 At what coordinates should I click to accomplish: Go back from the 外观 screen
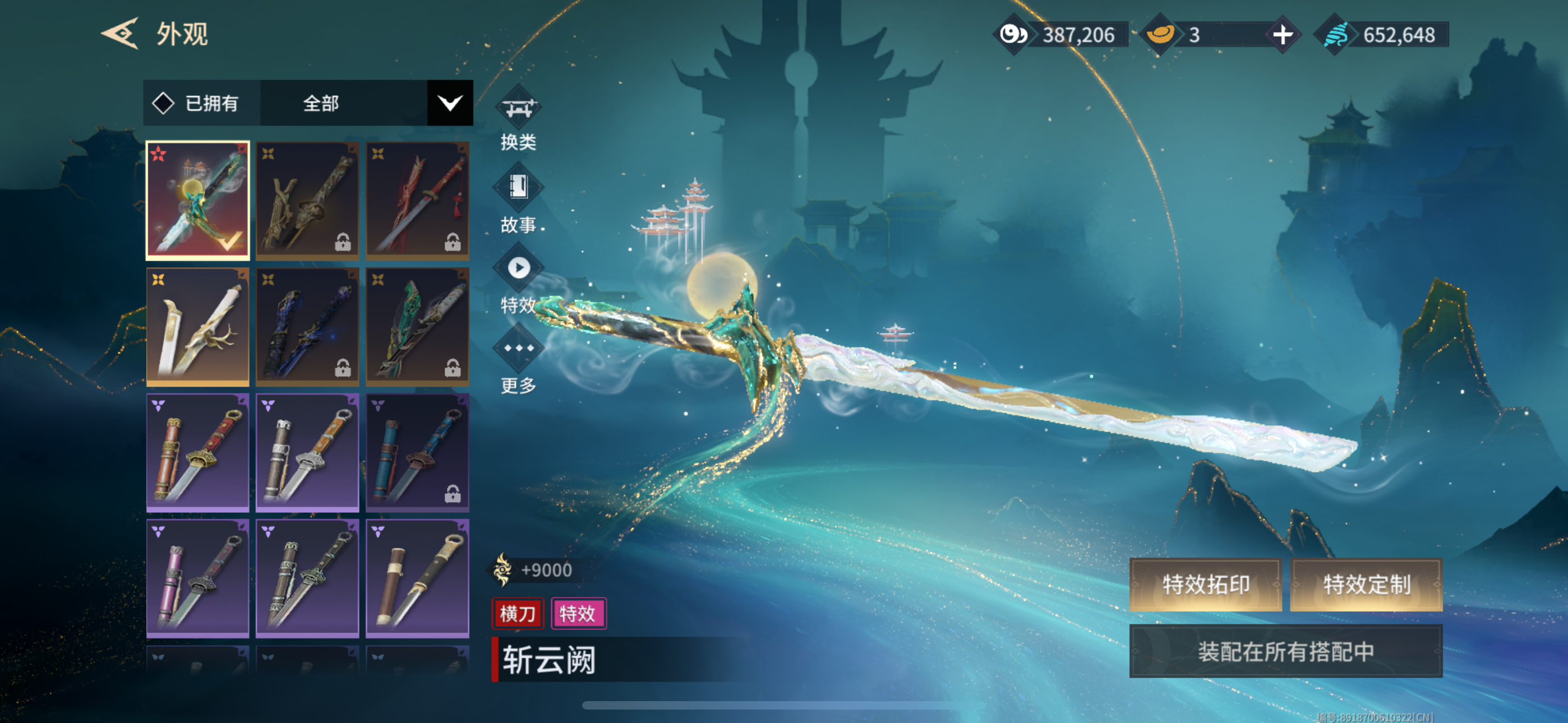click(x=120, y=34)
